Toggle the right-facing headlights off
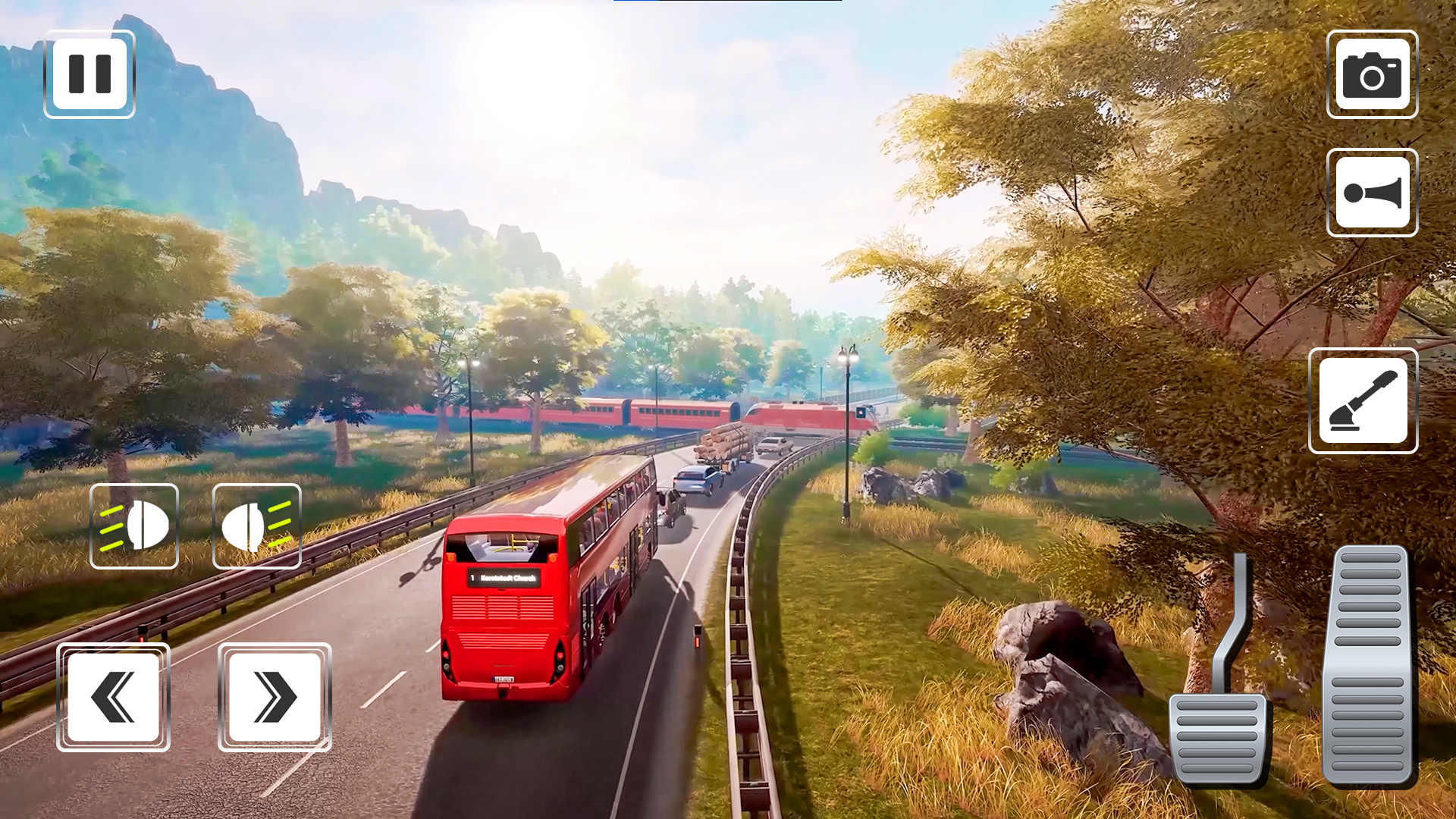 tap(257, 526)
